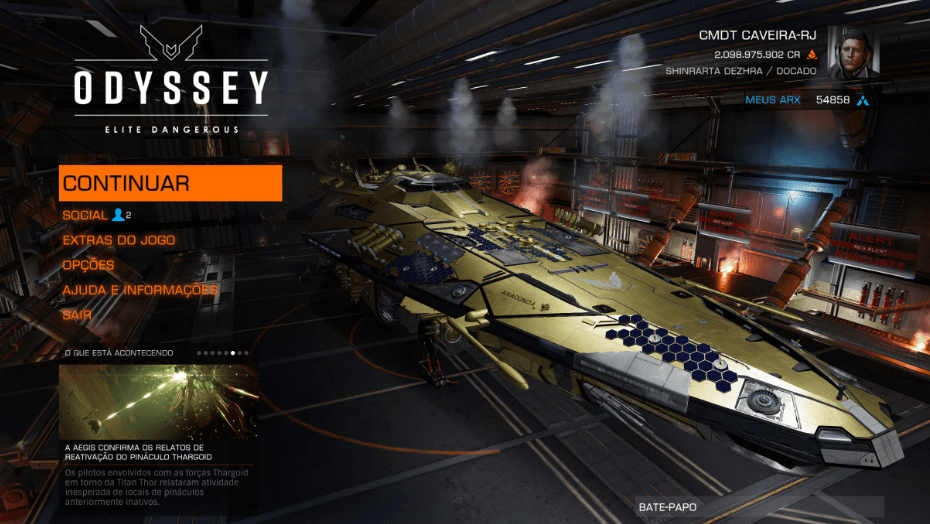
Task: Quit the game with SAIR
Action: (x=77, y=314)
